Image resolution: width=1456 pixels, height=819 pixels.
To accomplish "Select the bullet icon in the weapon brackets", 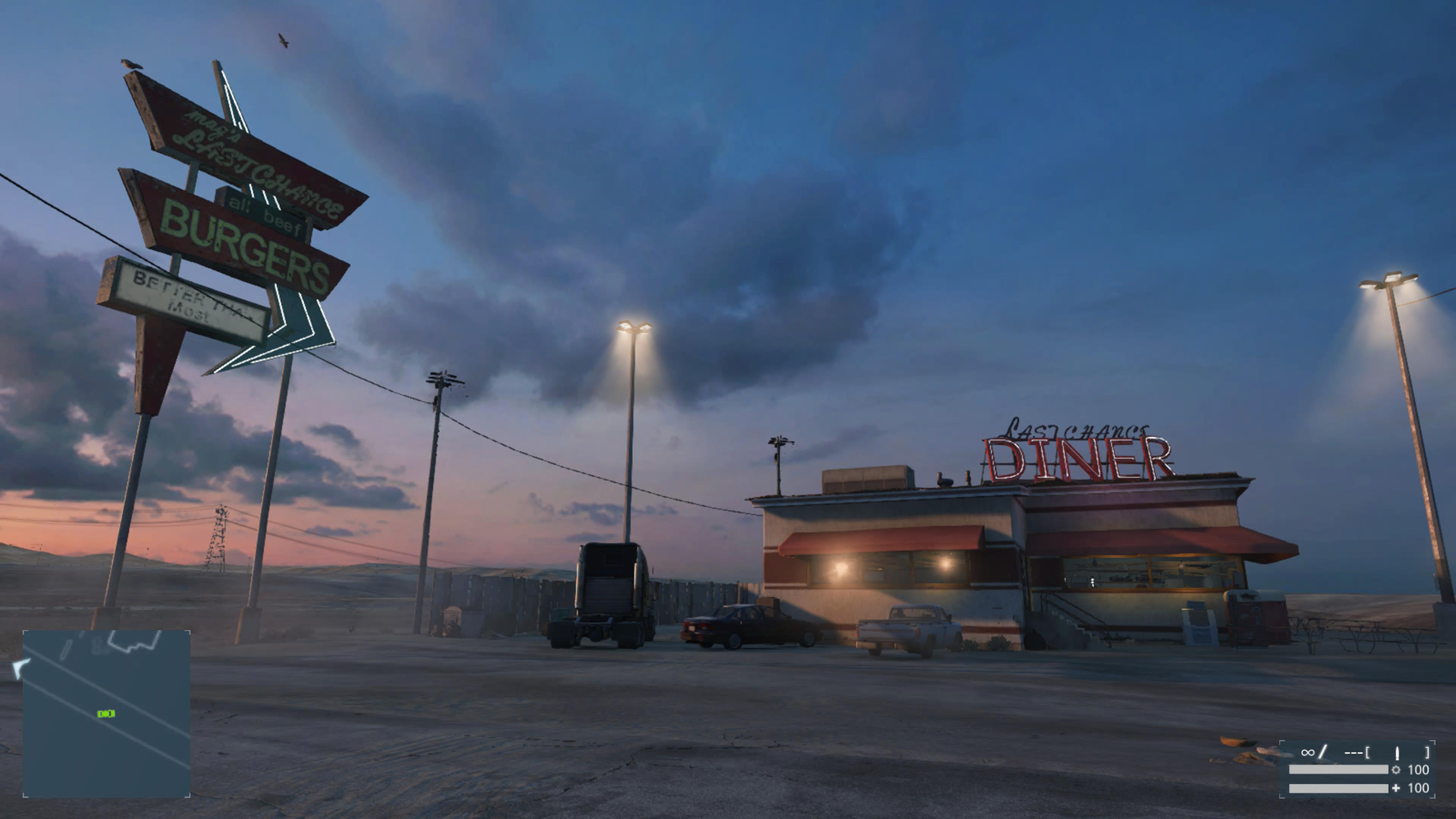I will point(1396,753).
